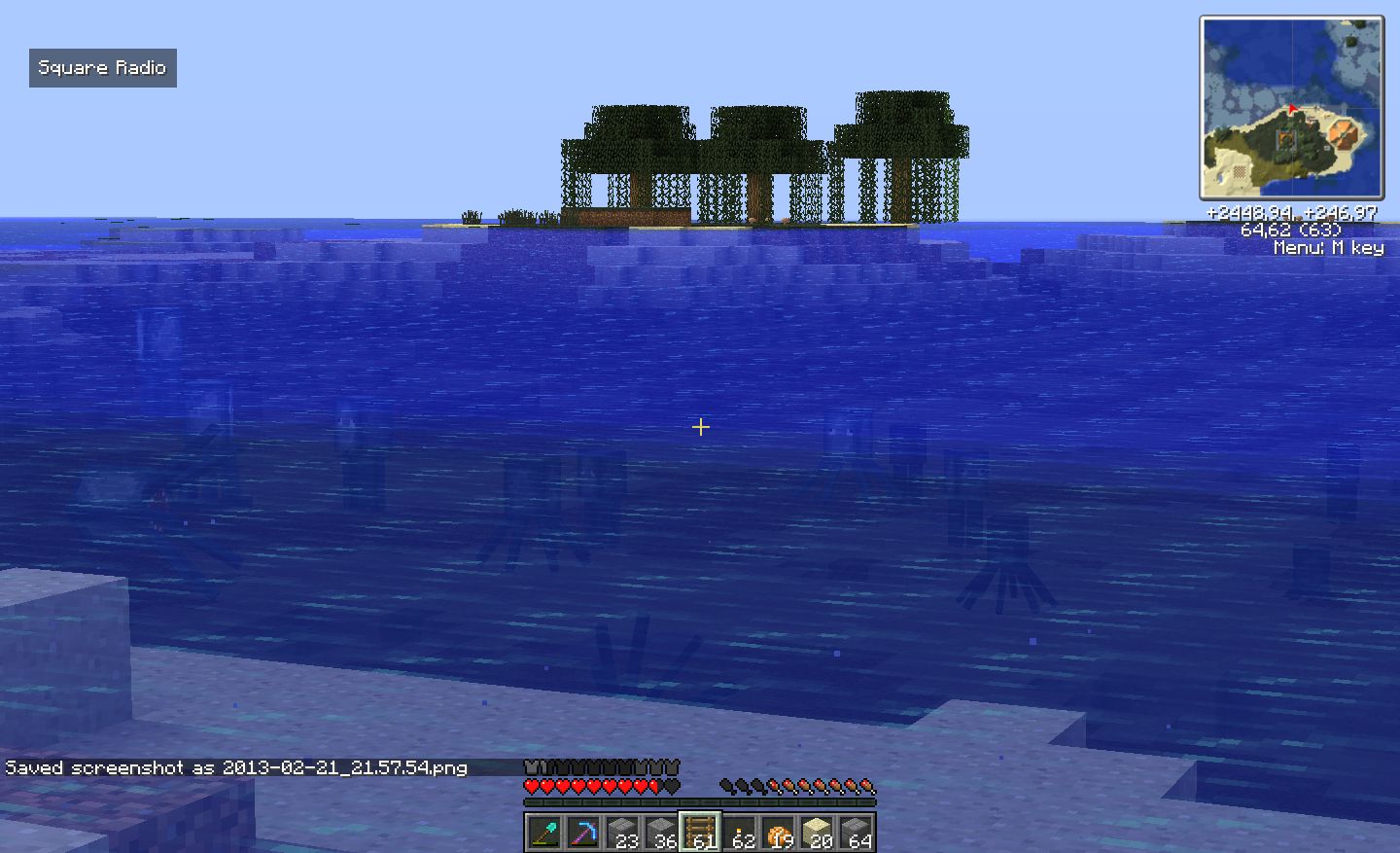Select the enchanted diamond pickaxe slot
Screen dimensions: 1400x853
582,833
